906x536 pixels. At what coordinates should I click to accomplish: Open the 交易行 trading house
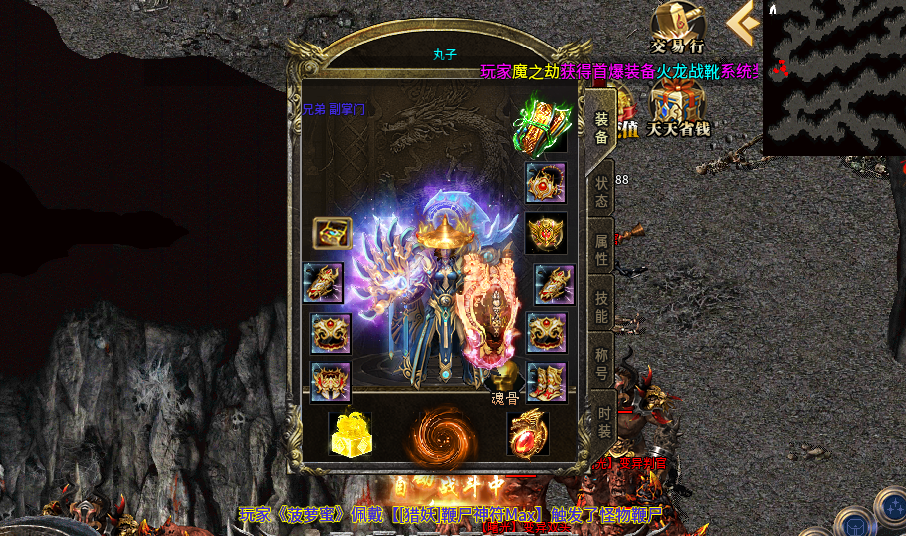677,26
